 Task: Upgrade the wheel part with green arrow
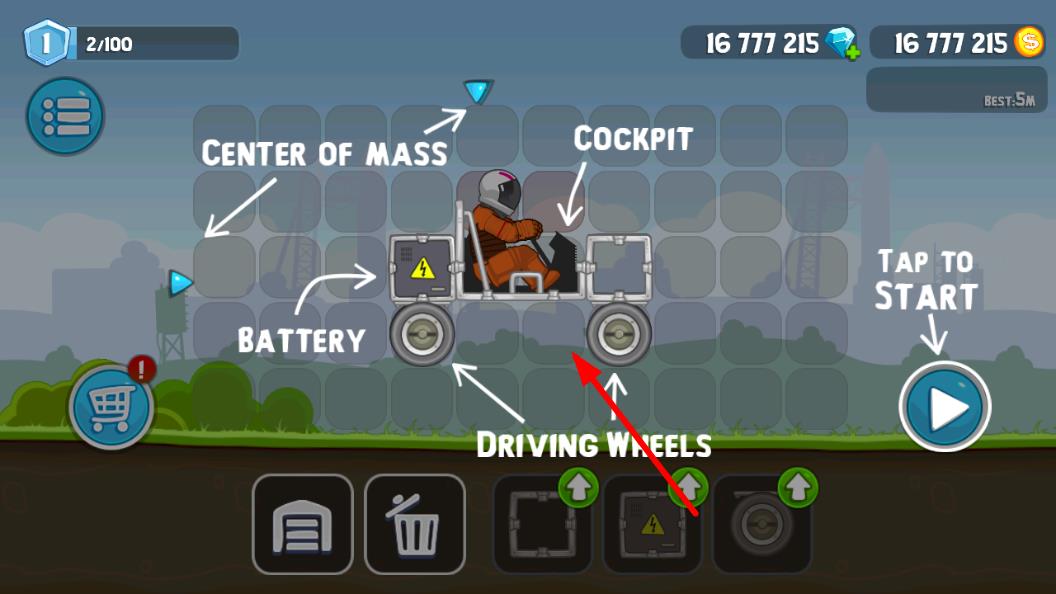point(798,488)
